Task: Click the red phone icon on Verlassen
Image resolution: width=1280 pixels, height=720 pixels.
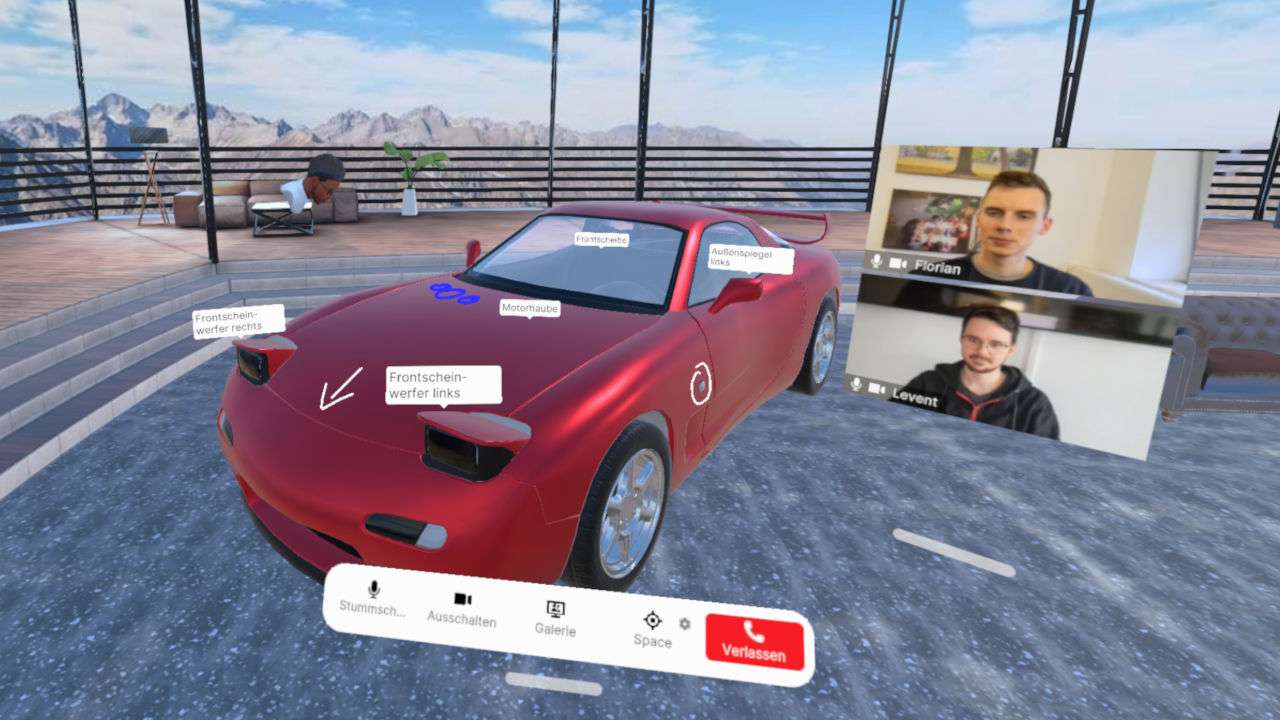Action: pyautogui.click(x=753, y=632)
